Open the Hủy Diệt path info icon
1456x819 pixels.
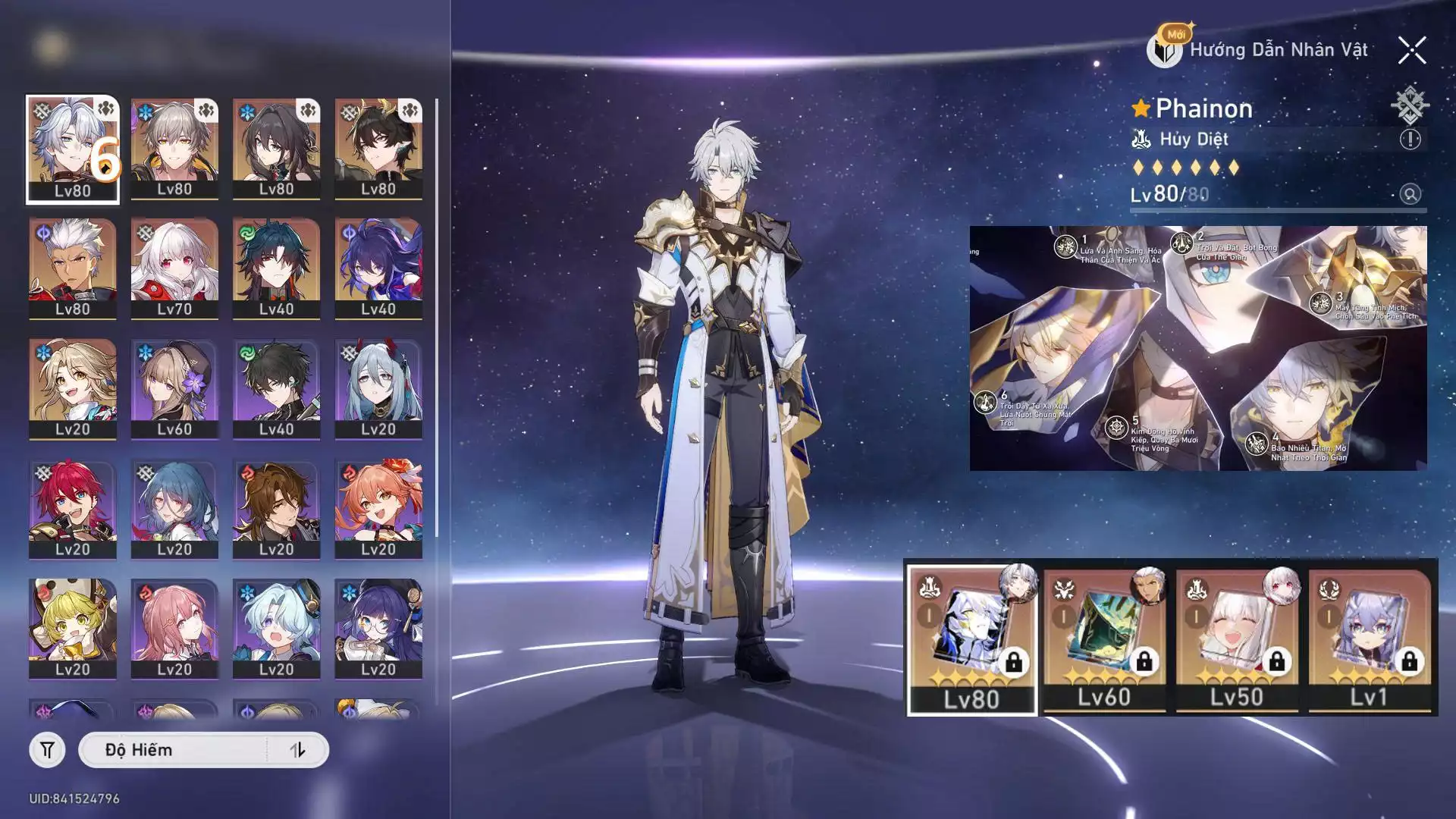click(x=1410, y=140)
